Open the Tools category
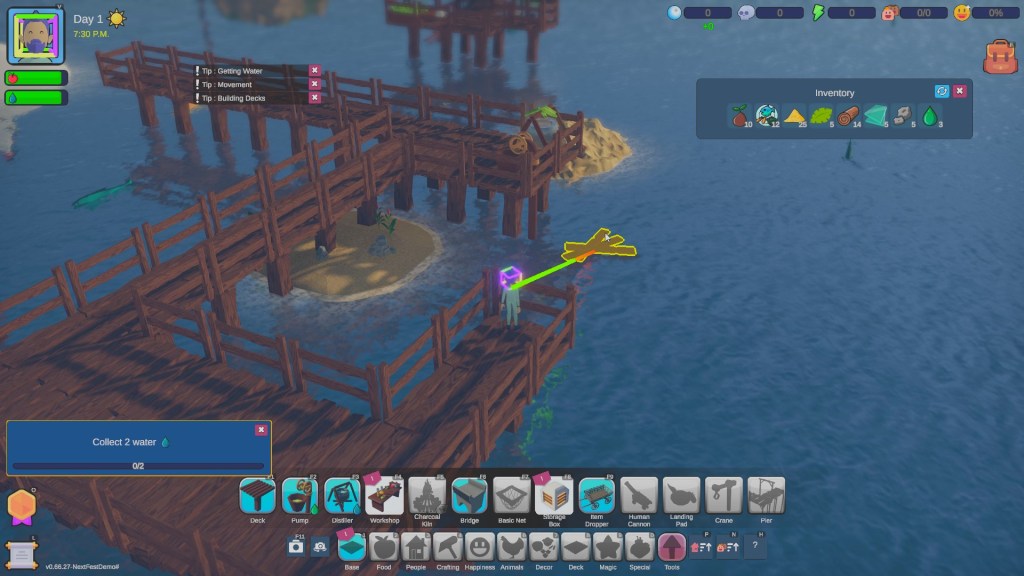 (671, 546)
